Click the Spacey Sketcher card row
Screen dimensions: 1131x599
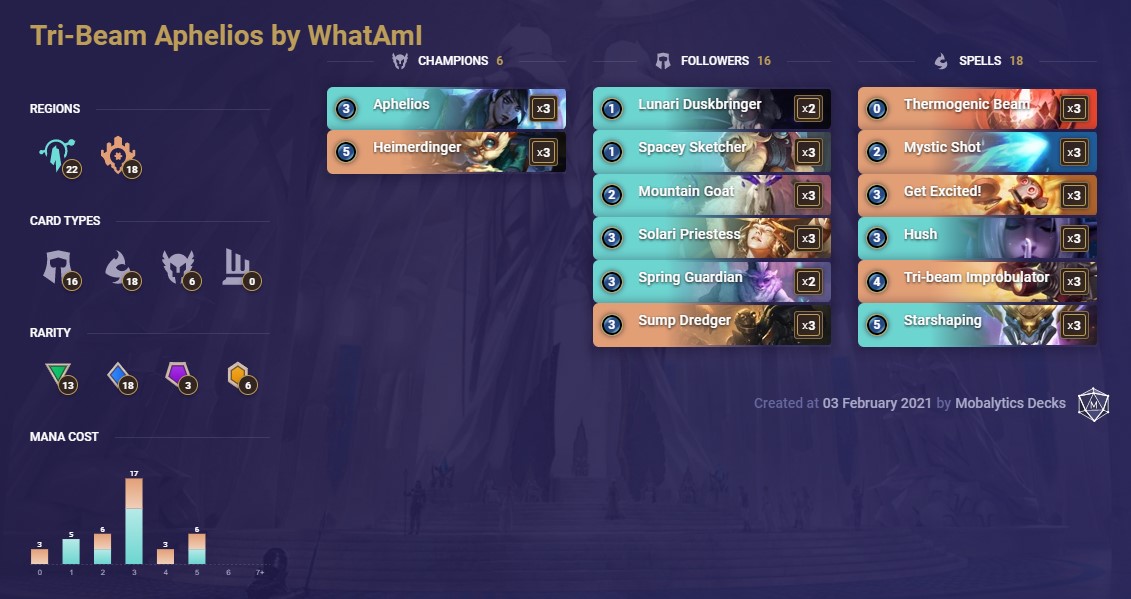(x=711, y=152)
